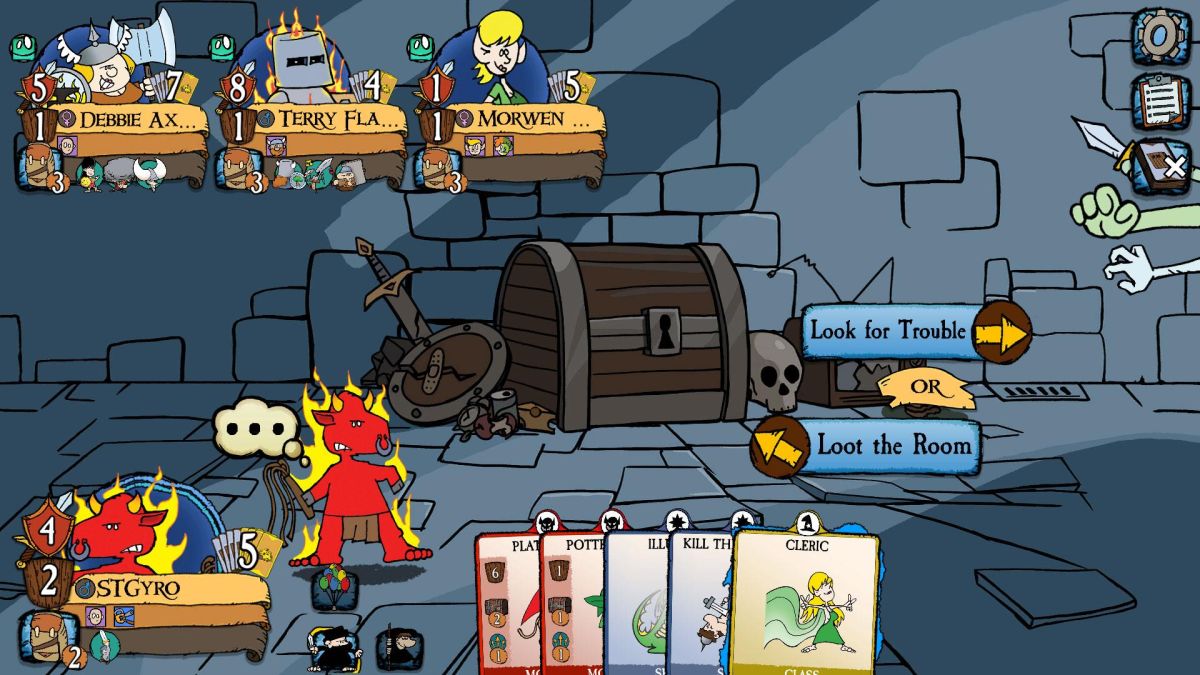
Task: Open Debbie Ax's backpack icon
Action: tap(40, 166)
